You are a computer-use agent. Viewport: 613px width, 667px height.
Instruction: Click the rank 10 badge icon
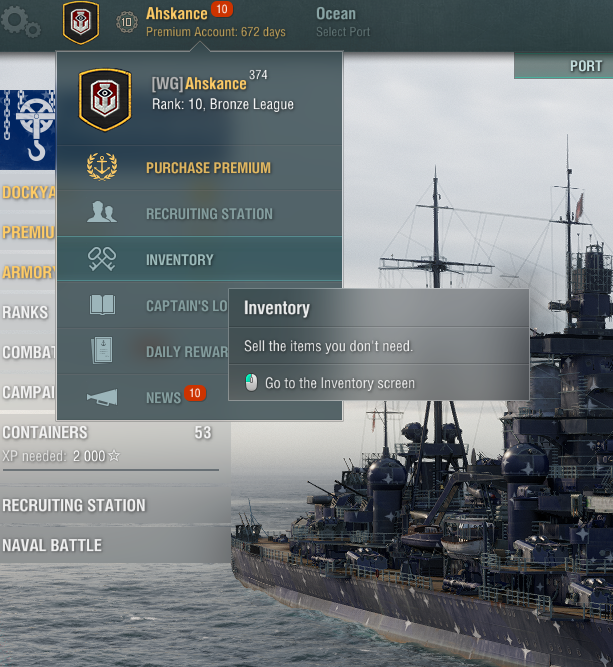click(x=127, y=22)
